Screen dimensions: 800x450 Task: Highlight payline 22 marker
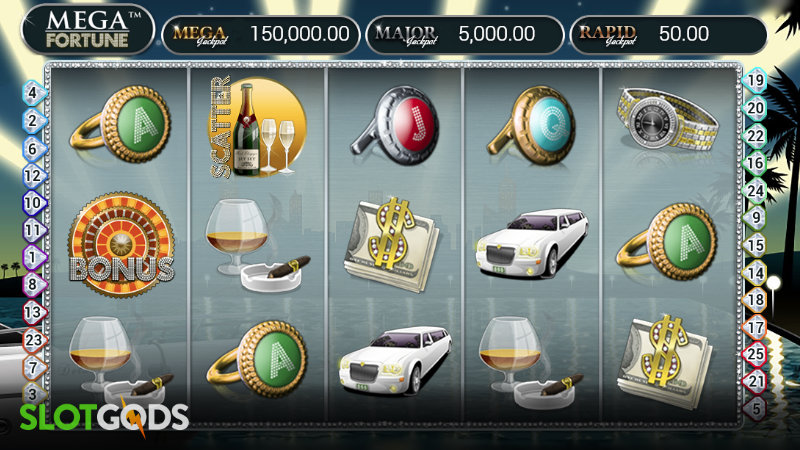click(x=757, y=135)
